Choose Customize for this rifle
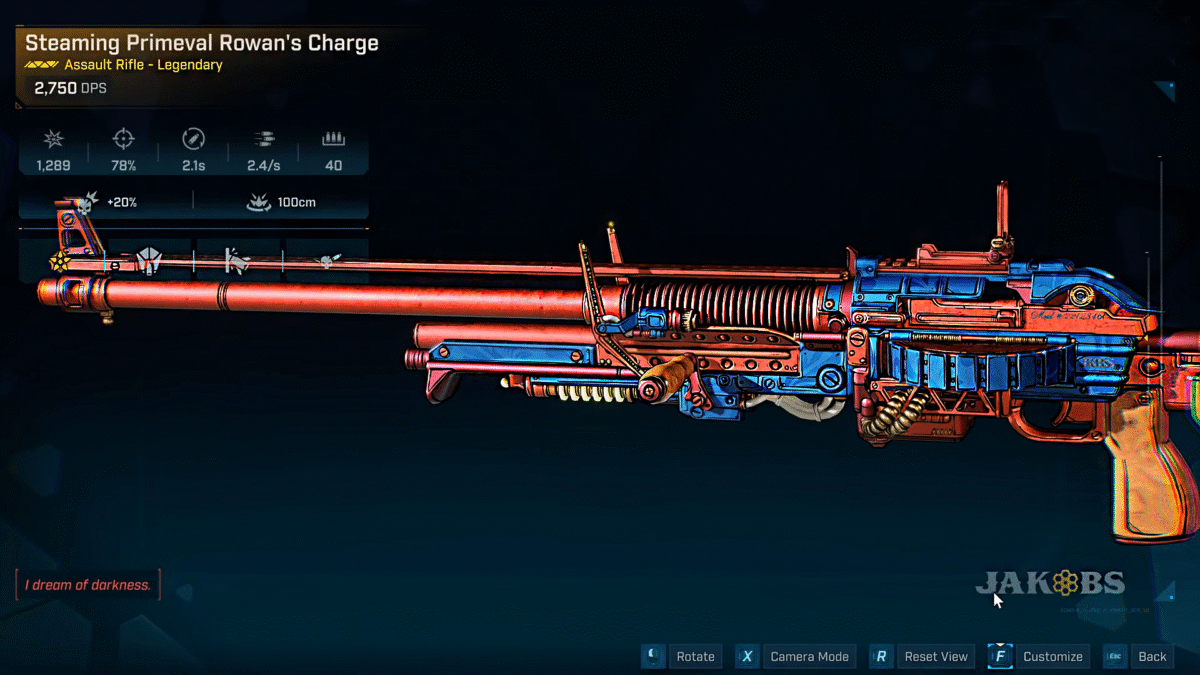 tap(1052, 657)
